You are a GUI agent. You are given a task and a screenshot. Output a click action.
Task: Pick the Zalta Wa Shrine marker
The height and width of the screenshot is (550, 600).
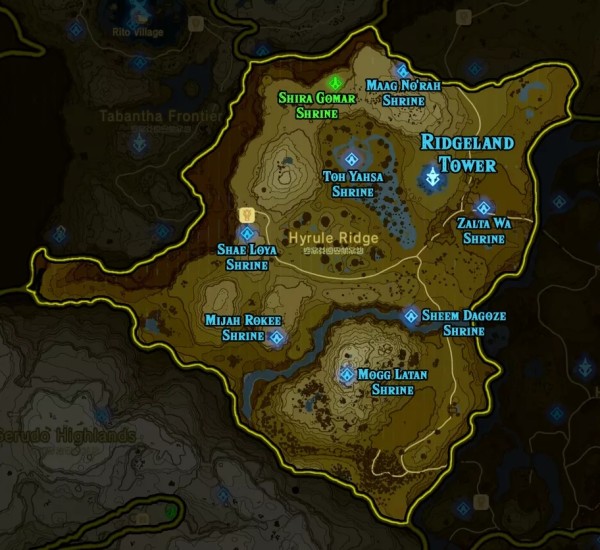pos(483,208)
